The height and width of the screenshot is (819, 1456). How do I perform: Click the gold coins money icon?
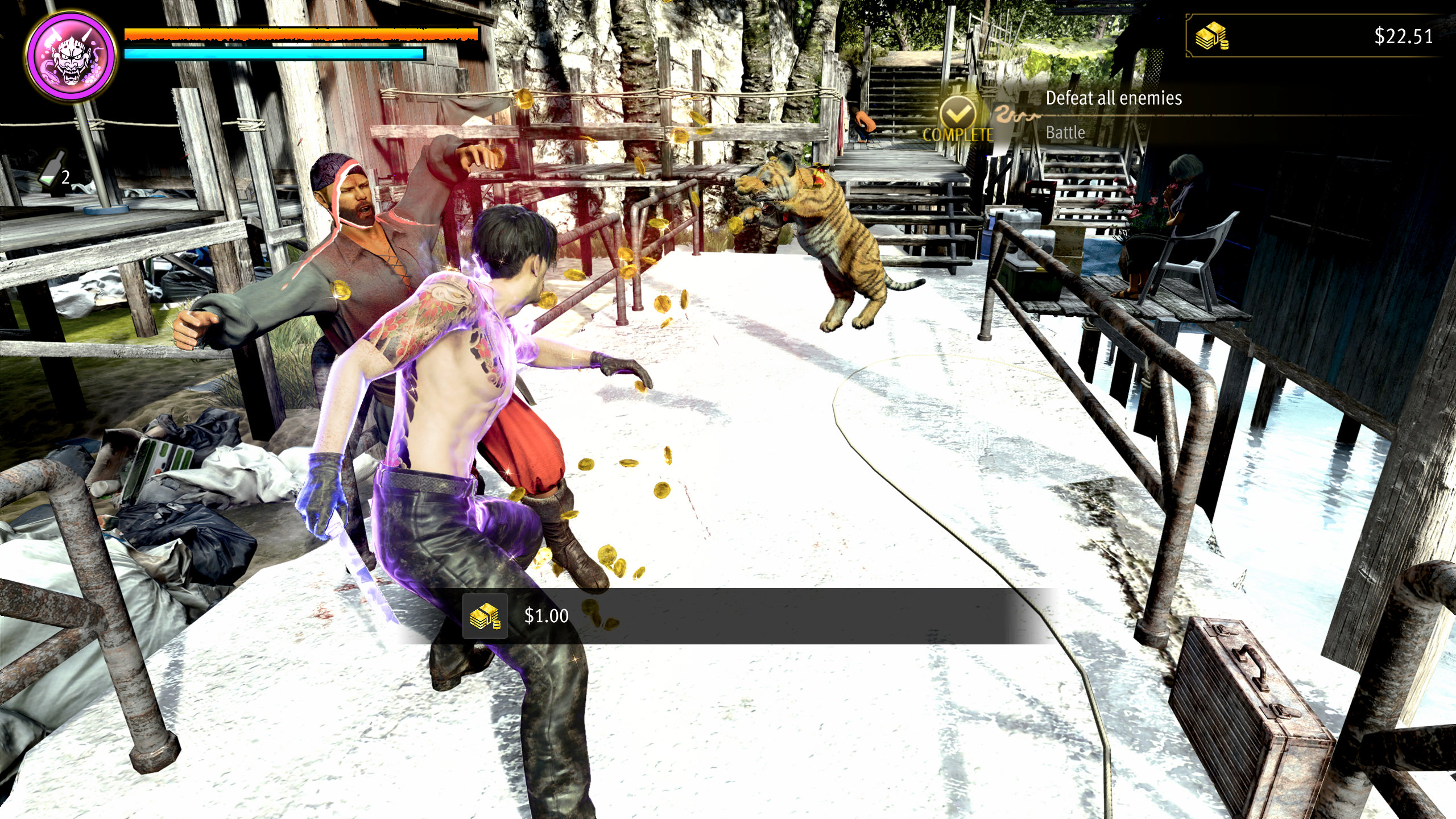tap(1211, 37)
